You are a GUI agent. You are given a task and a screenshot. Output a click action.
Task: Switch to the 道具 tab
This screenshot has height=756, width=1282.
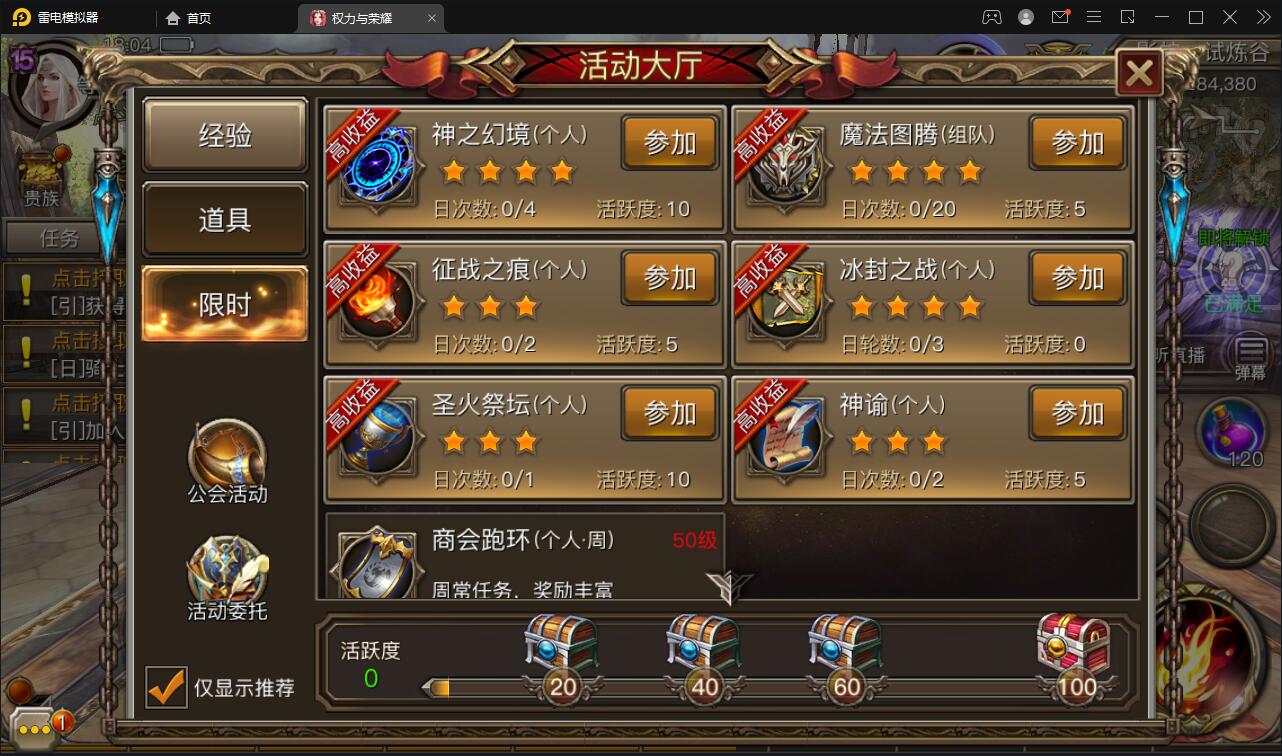(224, 220)
